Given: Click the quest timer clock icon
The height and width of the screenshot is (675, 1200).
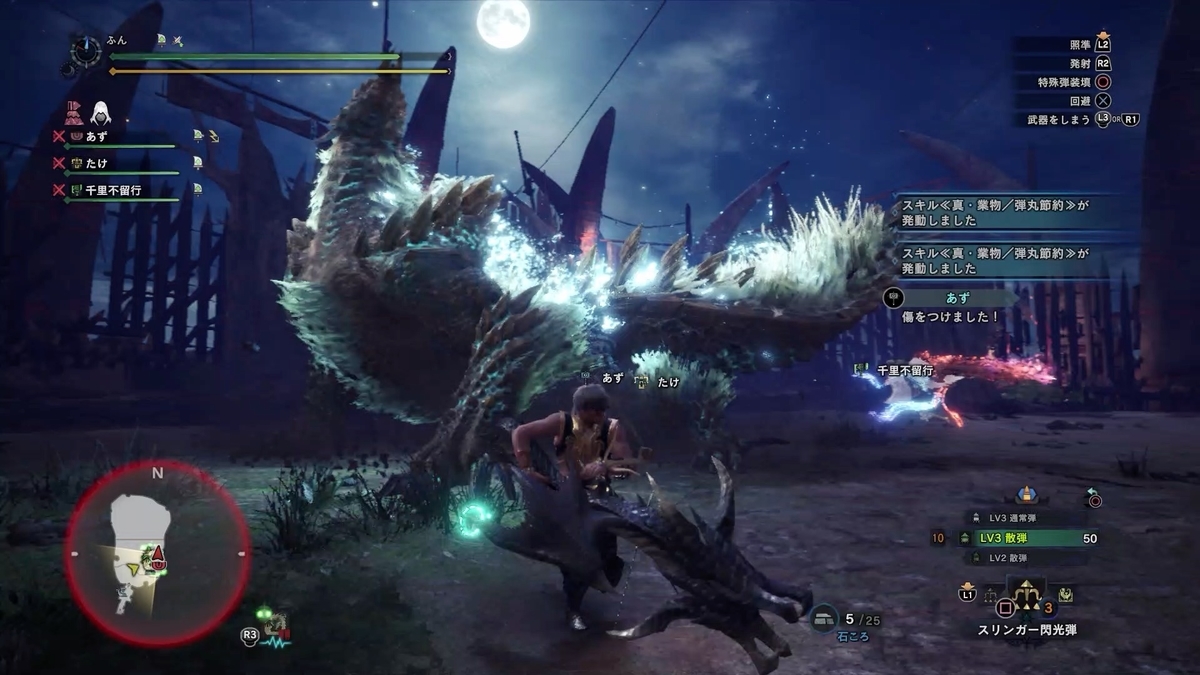Looking at the screenshot, I should coord(86,51).
